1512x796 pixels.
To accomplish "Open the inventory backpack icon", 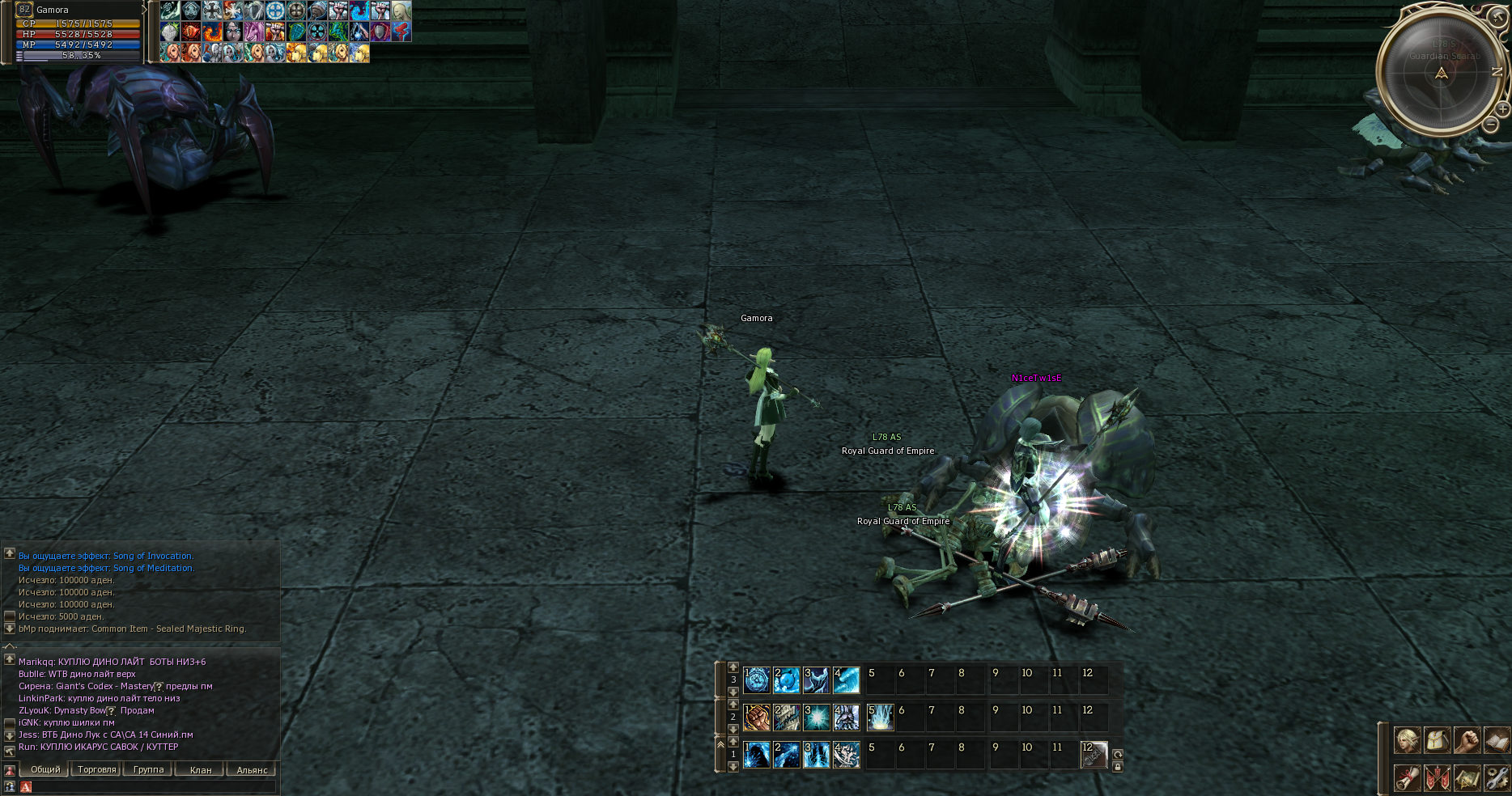I will (1437, 740).
